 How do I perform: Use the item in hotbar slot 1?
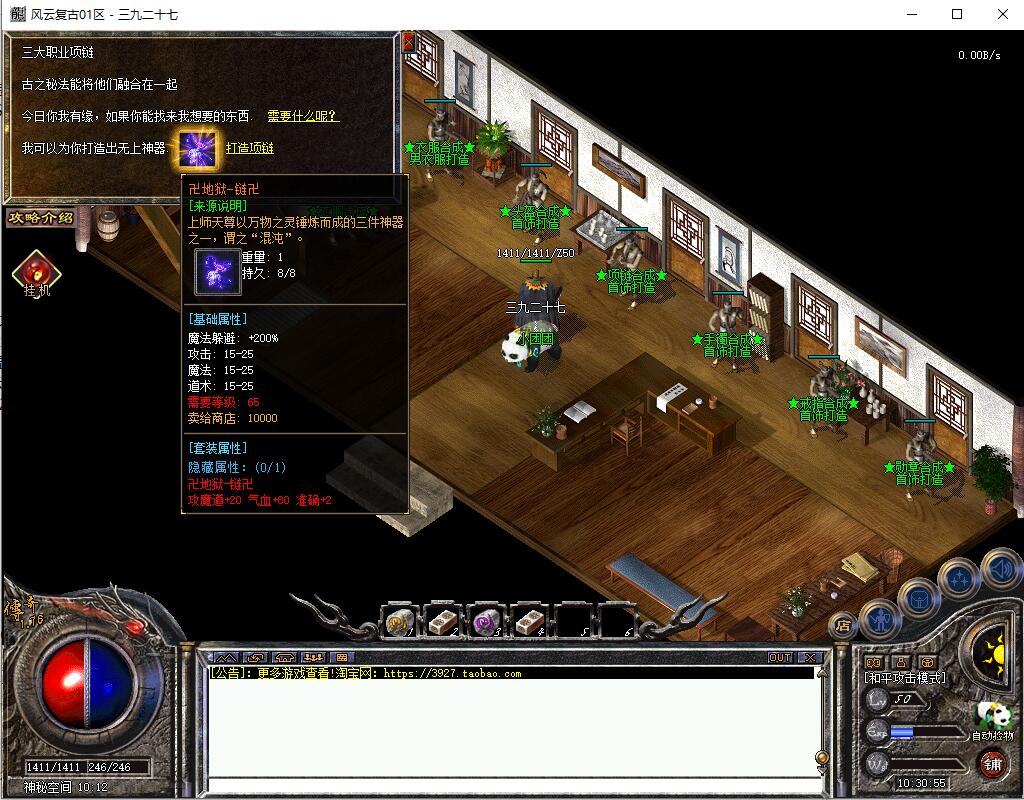pyautogui.click(x=401, y=622)
